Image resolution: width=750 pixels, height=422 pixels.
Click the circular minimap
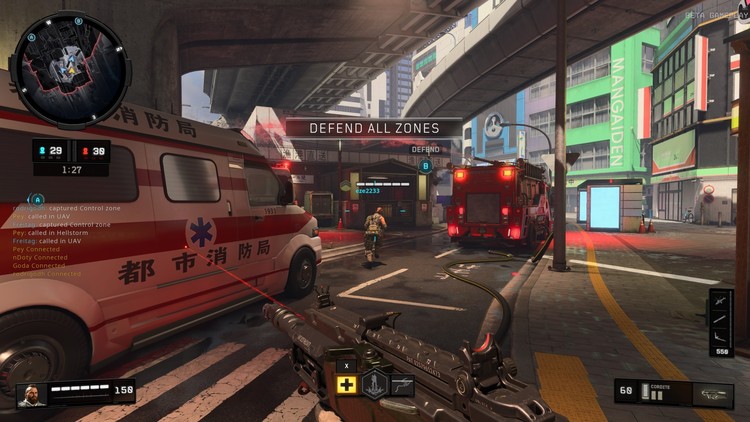(x=69, y=68)
